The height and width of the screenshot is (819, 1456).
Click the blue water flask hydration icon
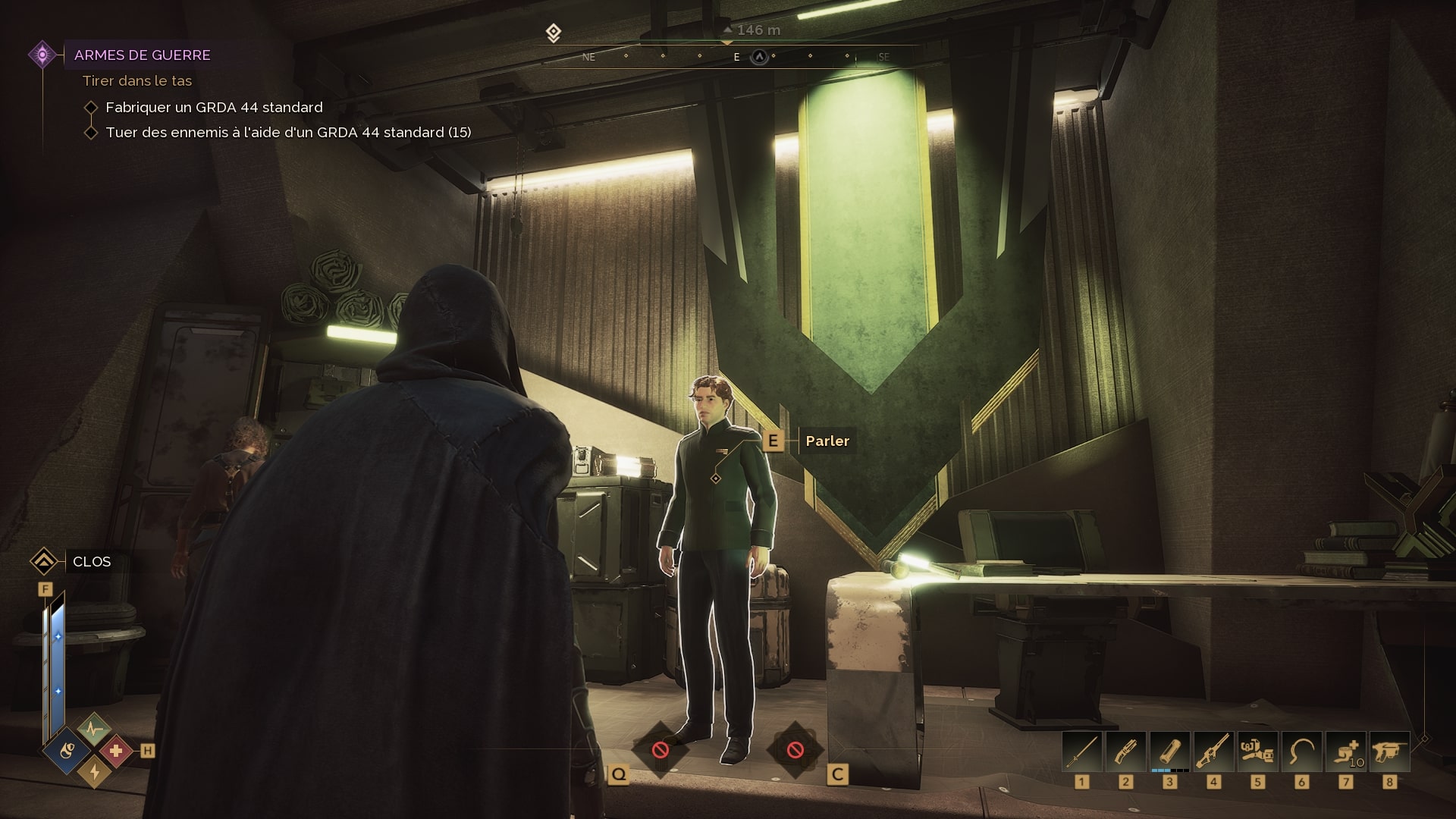68,751
